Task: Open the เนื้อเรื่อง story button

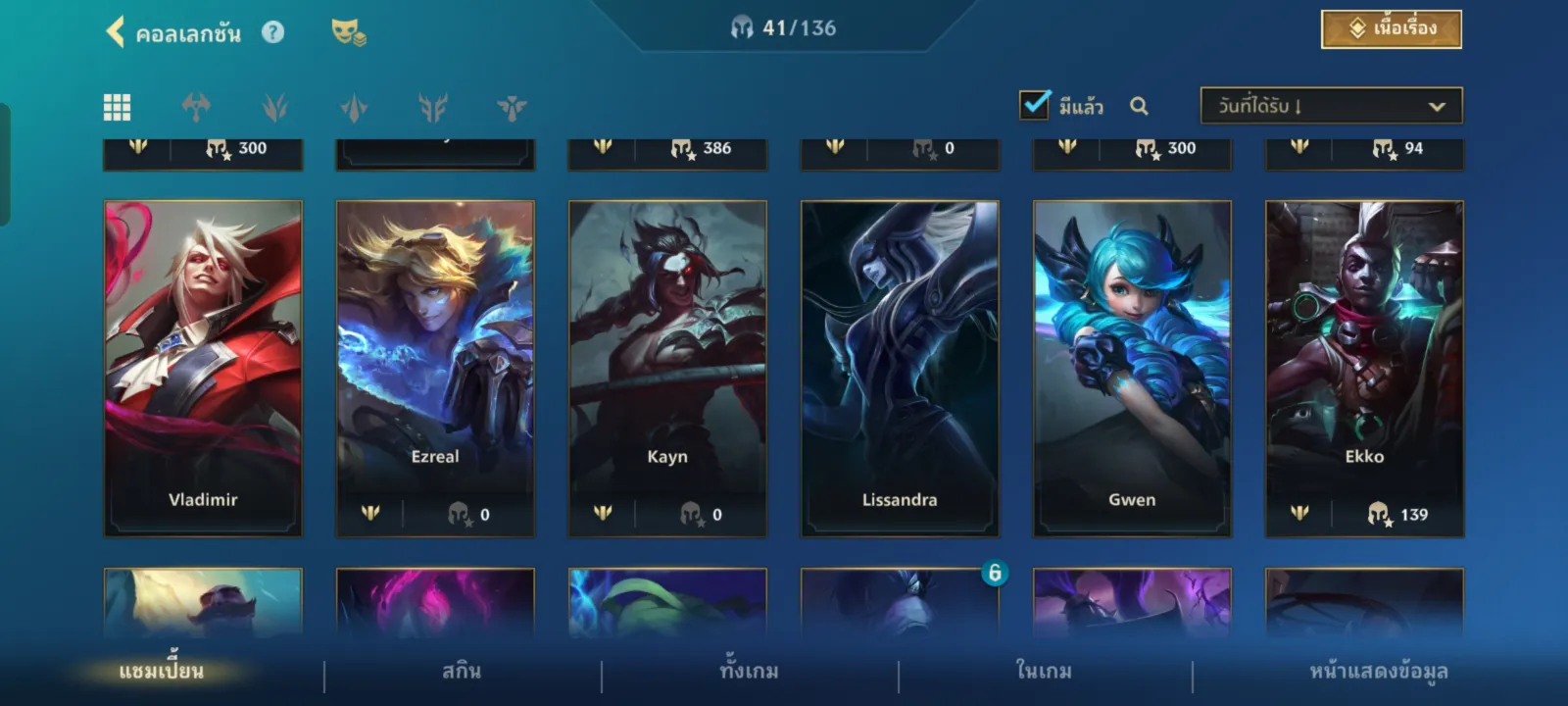Action: pyautogui.click(x=1391, y=29)
